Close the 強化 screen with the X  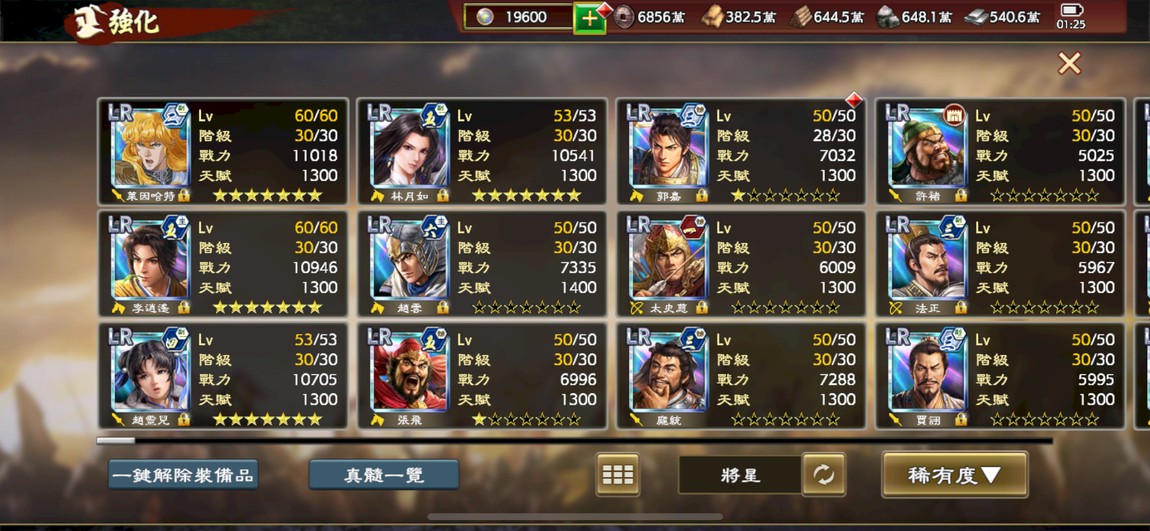coord(1069,64)
